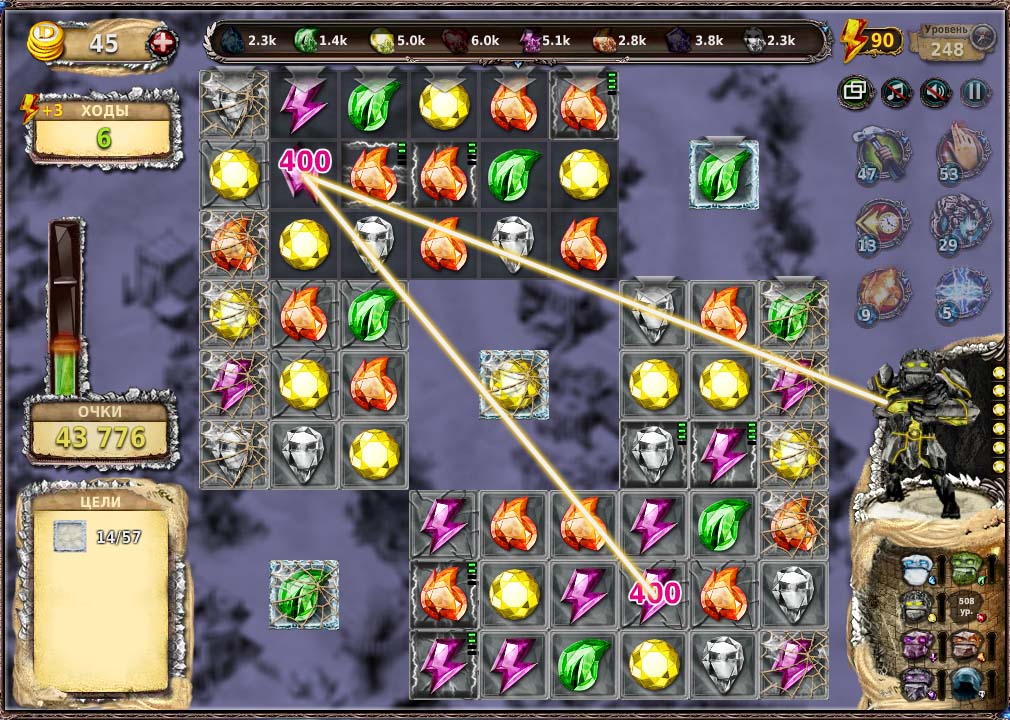Pick the dark blue hooded golem head
The width and height of the screenshot is (1010, 720).
(965, 682)
